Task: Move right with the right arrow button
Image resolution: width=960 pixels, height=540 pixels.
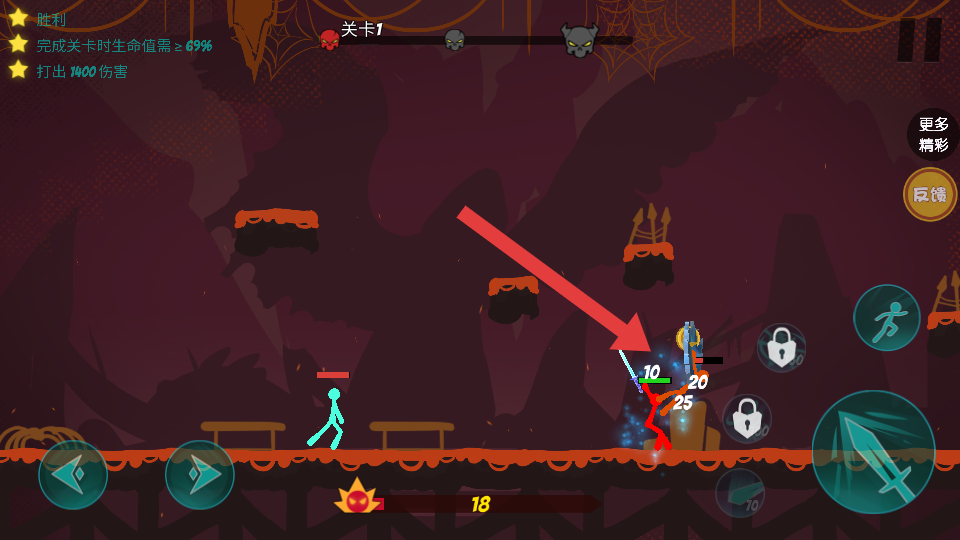Action: 200,475
